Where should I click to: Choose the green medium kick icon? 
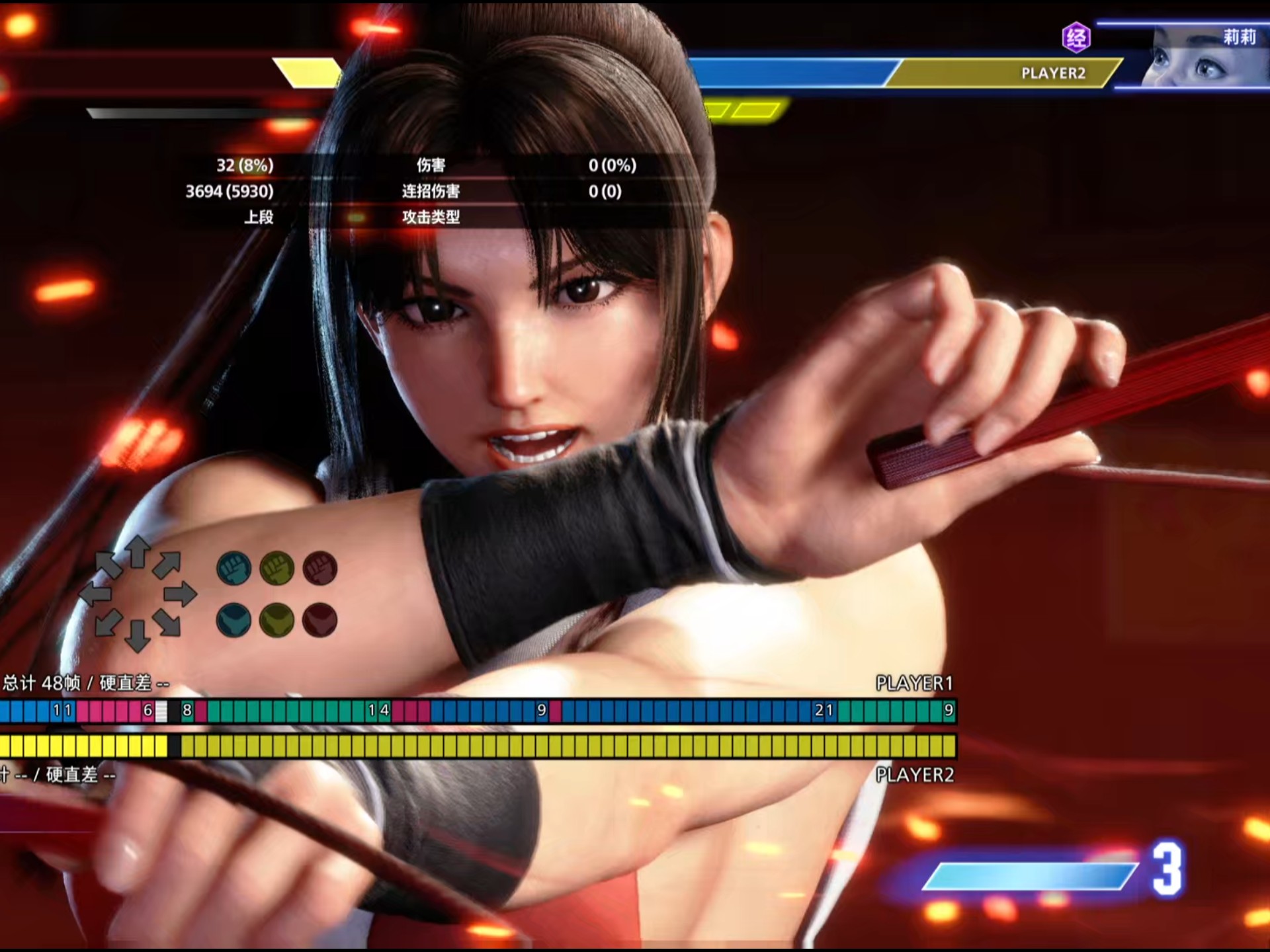tap(276, 620)
